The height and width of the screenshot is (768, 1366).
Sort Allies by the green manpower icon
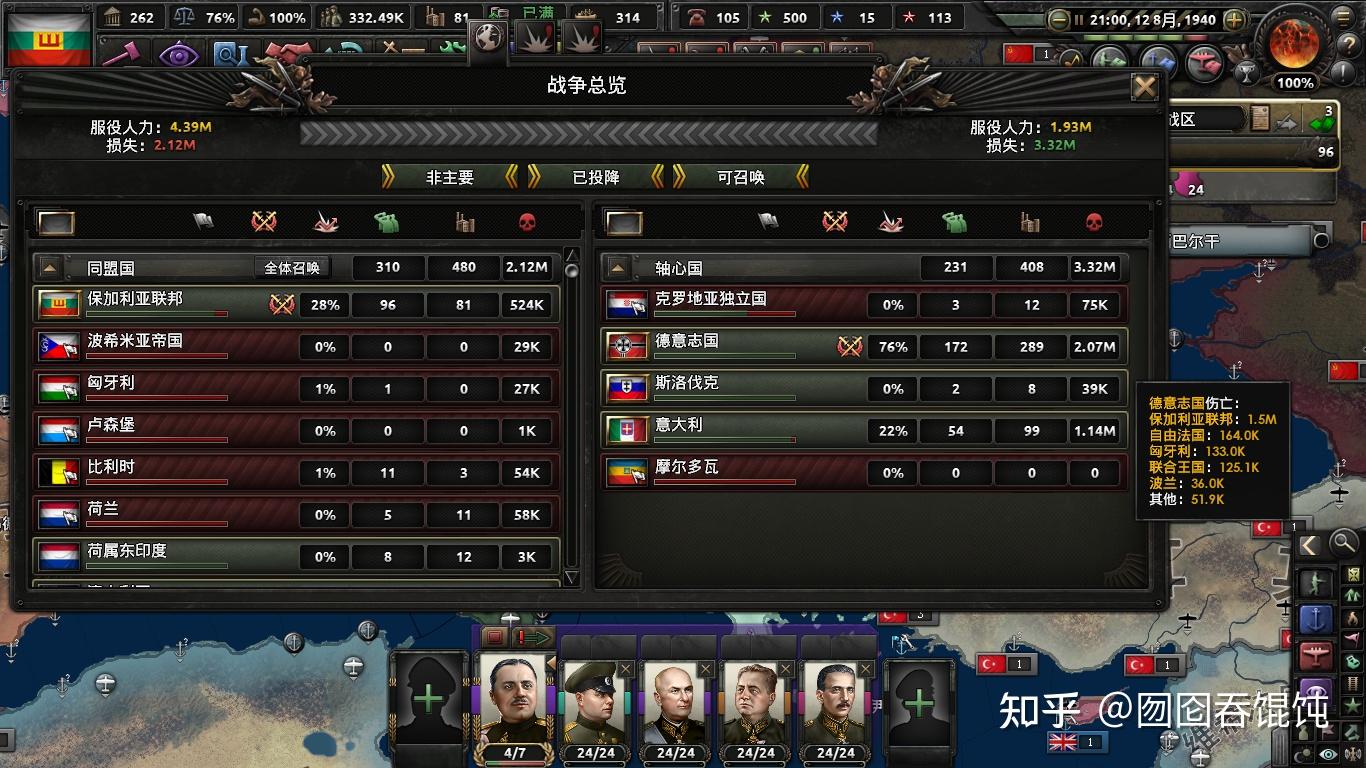coord(388,222)
